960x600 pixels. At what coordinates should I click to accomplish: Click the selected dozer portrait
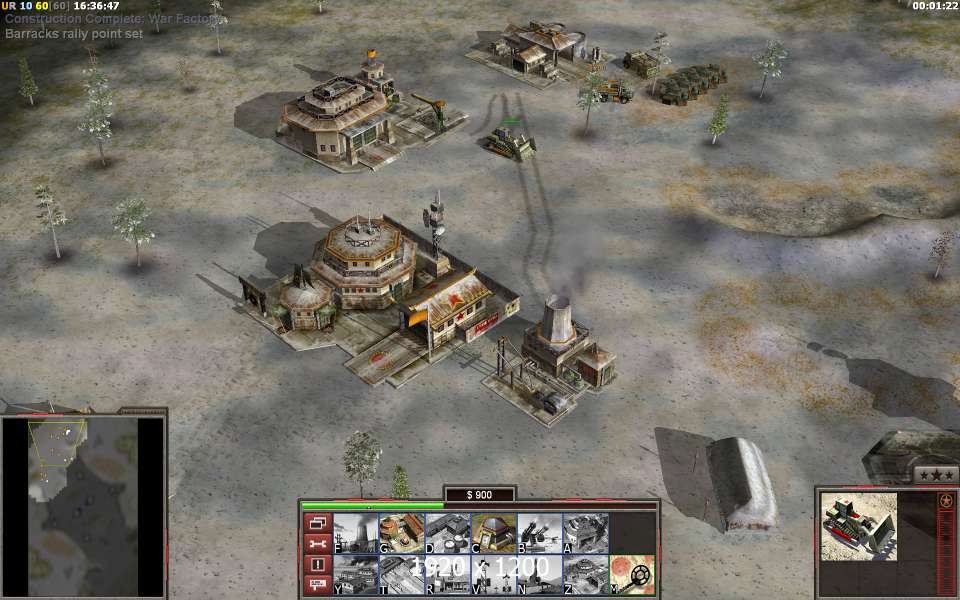click(859, 526)
